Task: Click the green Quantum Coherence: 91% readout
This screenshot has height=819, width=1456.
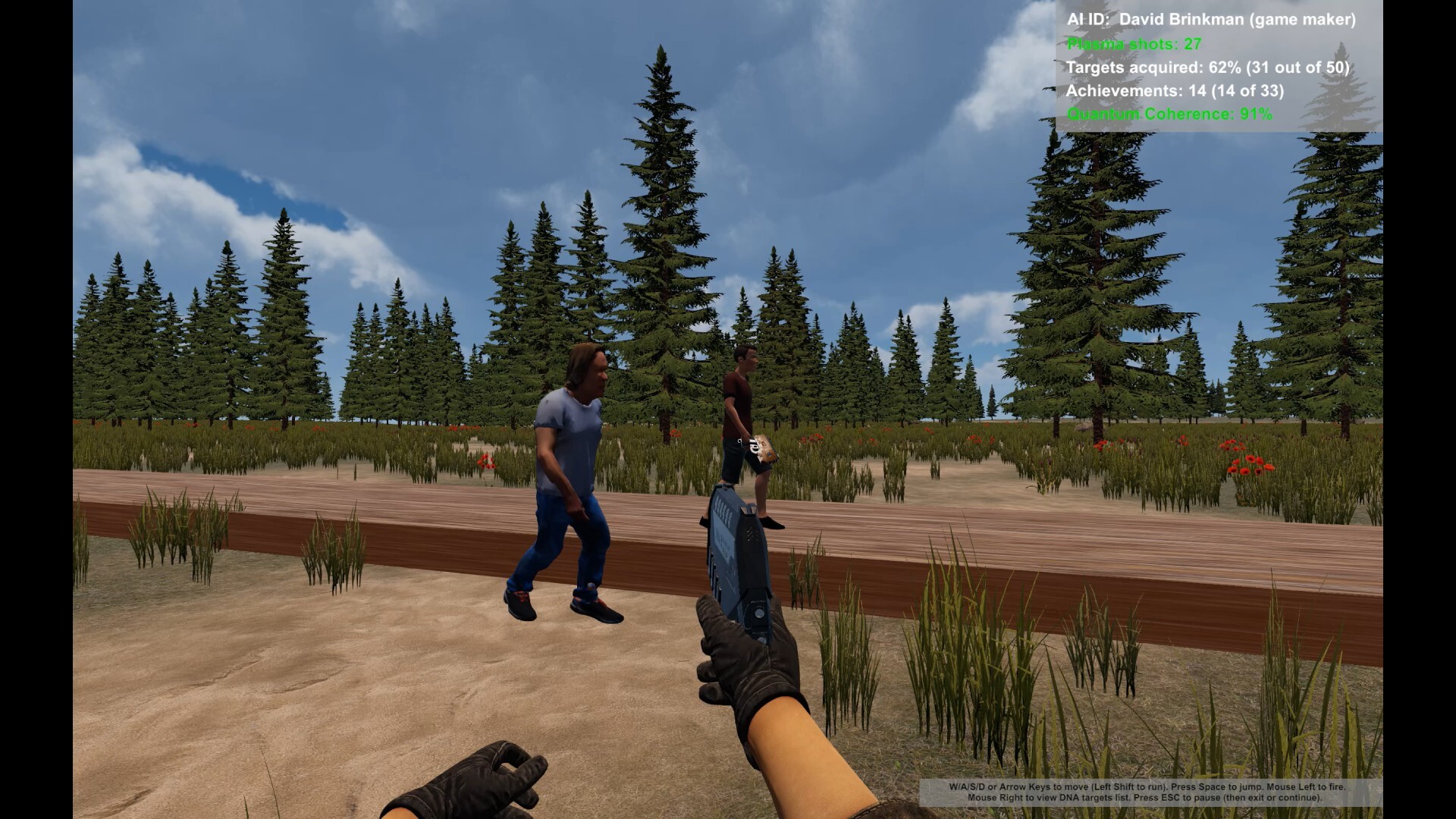Action: [x=1168, y=116]
